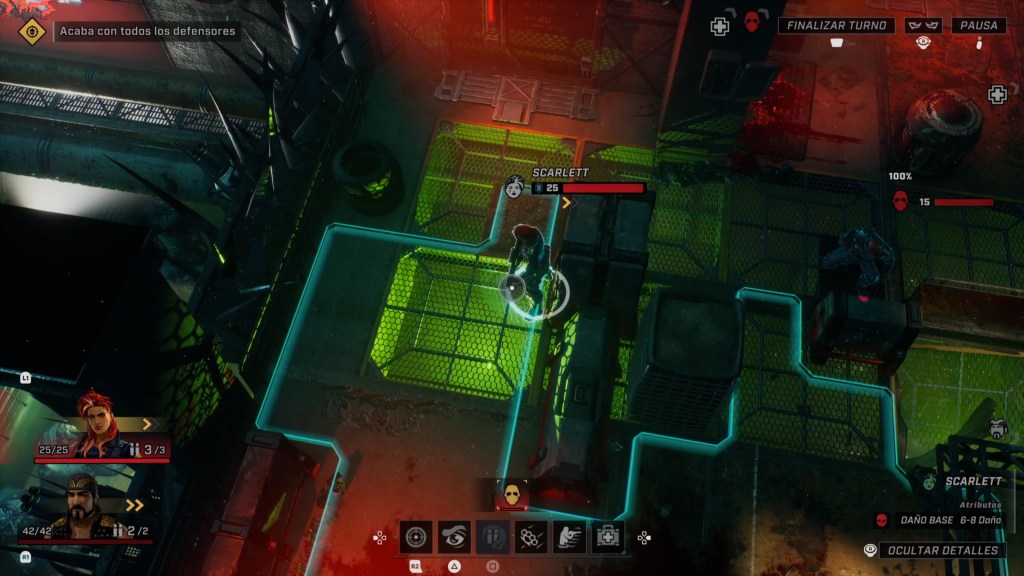Use the brass knuckles melee ability
Viewport: 1024px width, 576px height.
tap(530, 537)
